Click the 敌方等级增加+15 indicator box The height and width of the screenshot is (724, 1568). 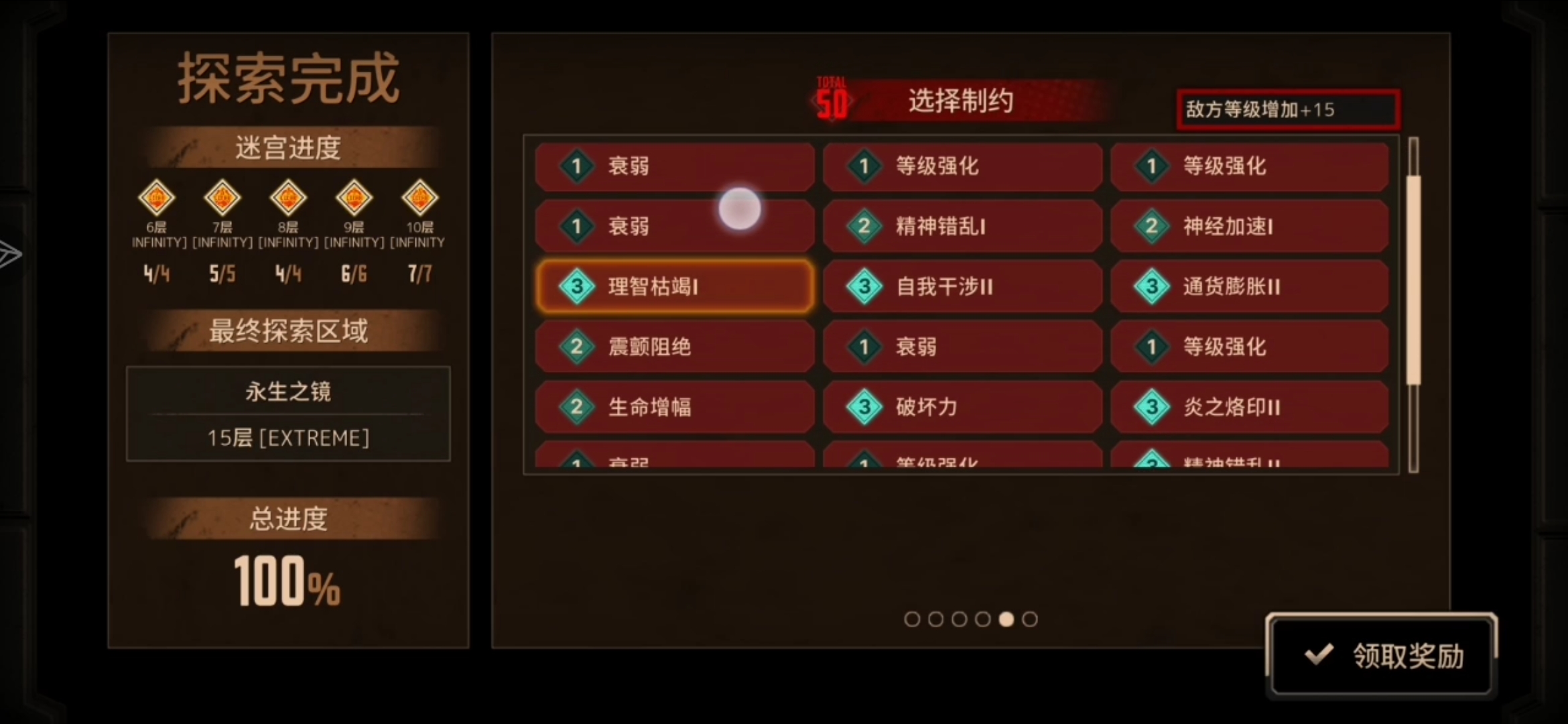click(1287, 109)
